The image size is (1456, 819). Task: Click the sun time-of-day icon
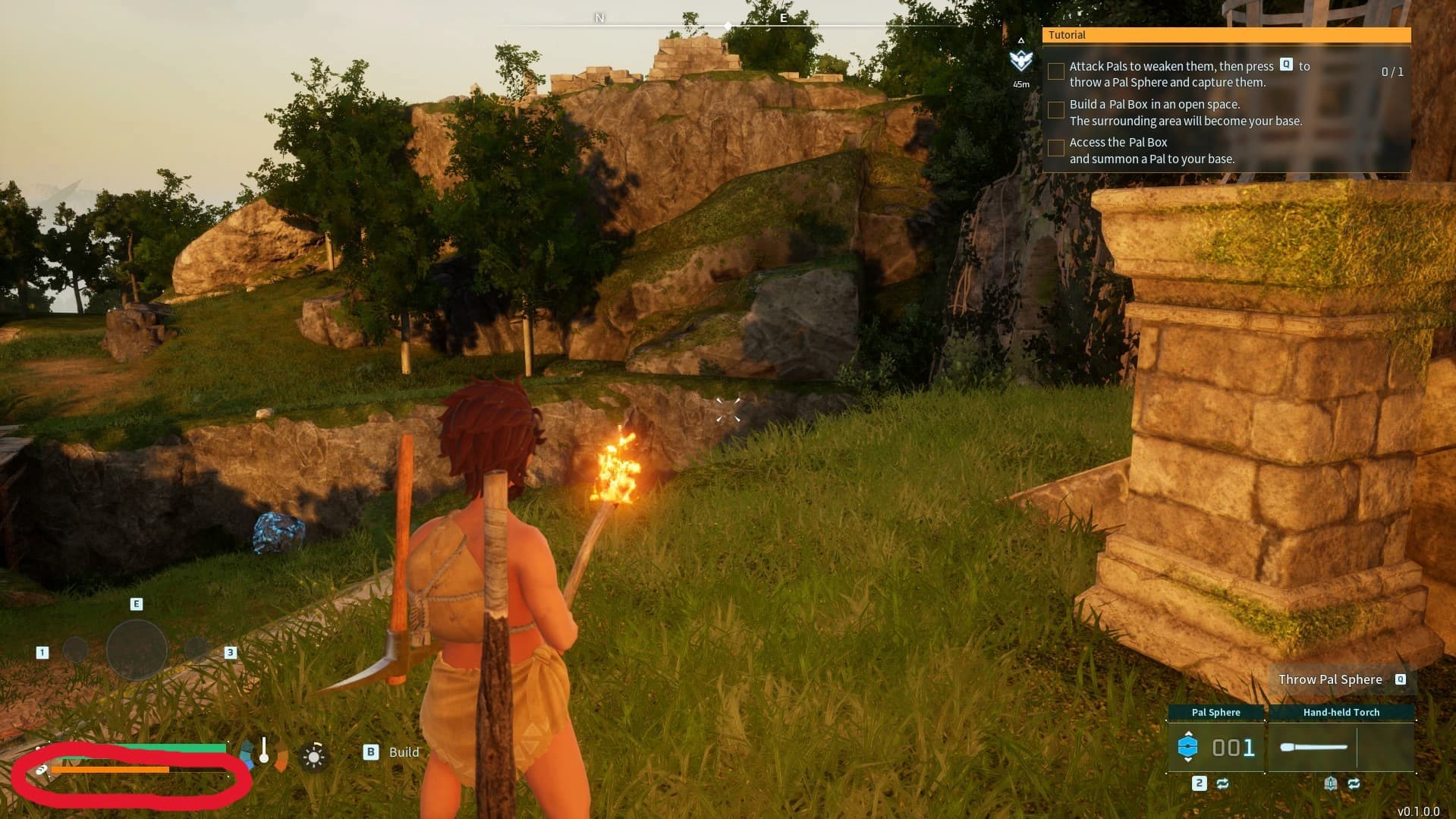click(313, 756)
